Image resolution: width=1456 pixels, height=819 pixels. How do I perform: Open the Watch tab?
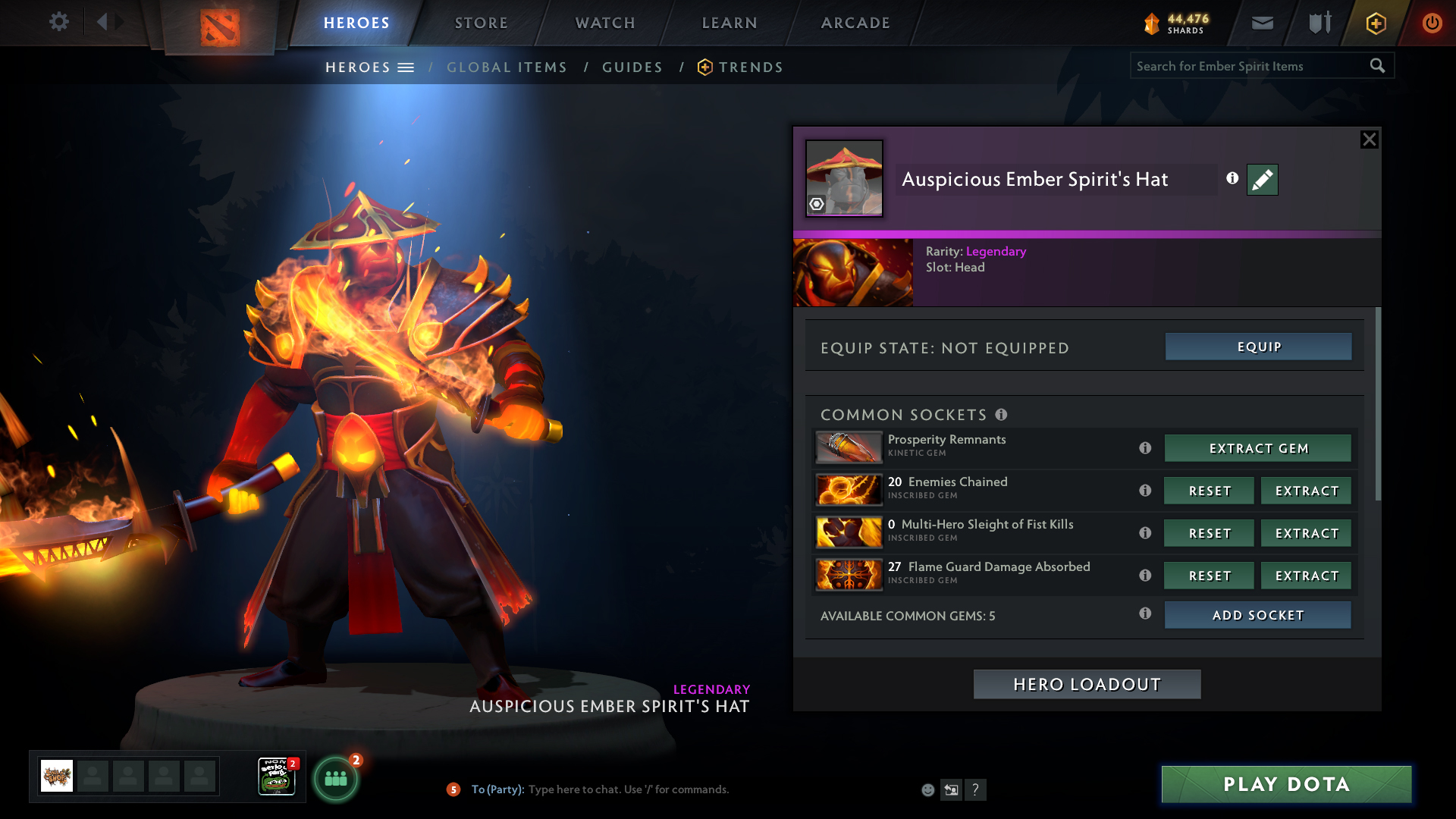tap(605, 23)
